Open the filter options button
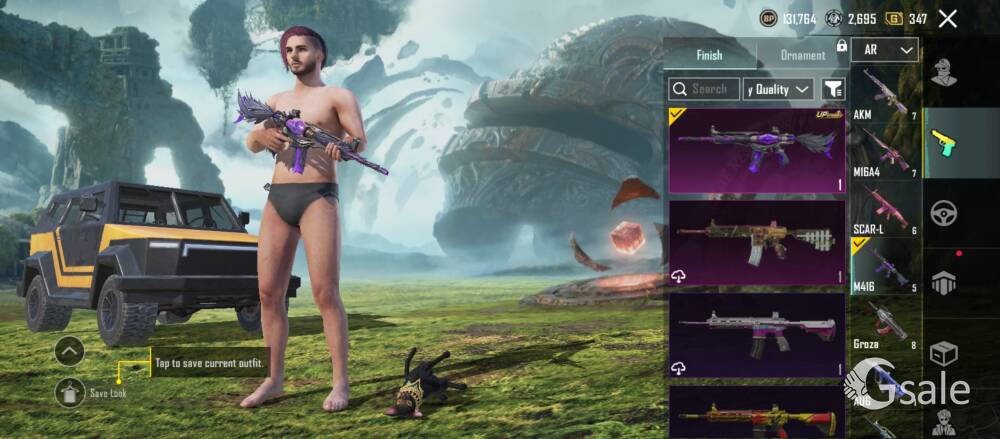 (x=832, y=89)
